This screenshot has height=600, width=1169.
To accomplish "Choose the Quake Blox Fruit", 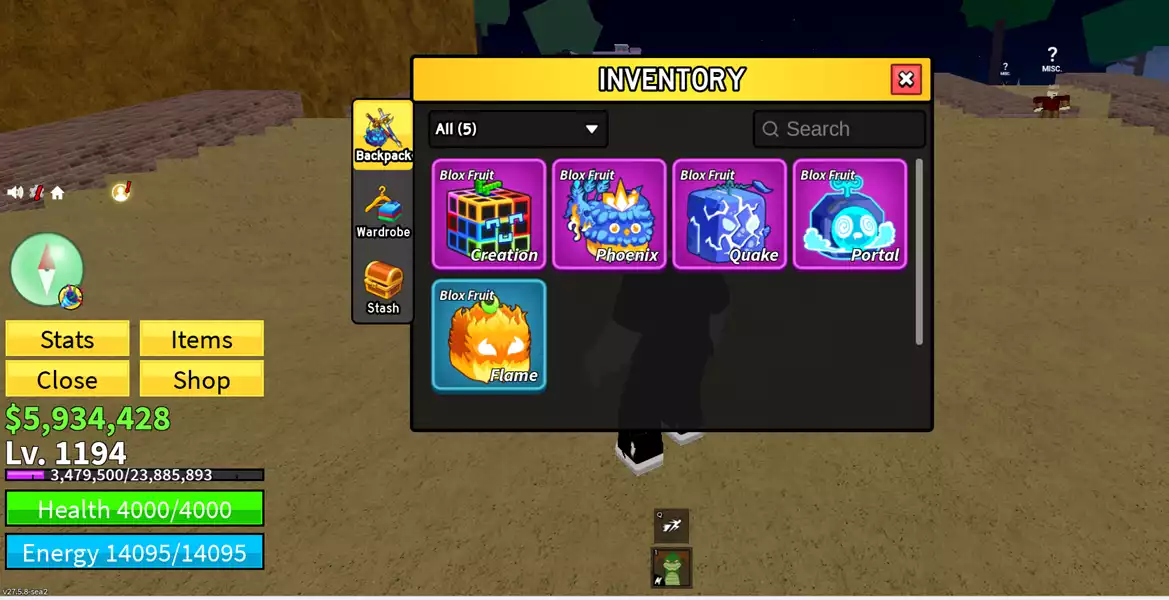I will pyautogui.click(x=730, y=214).
